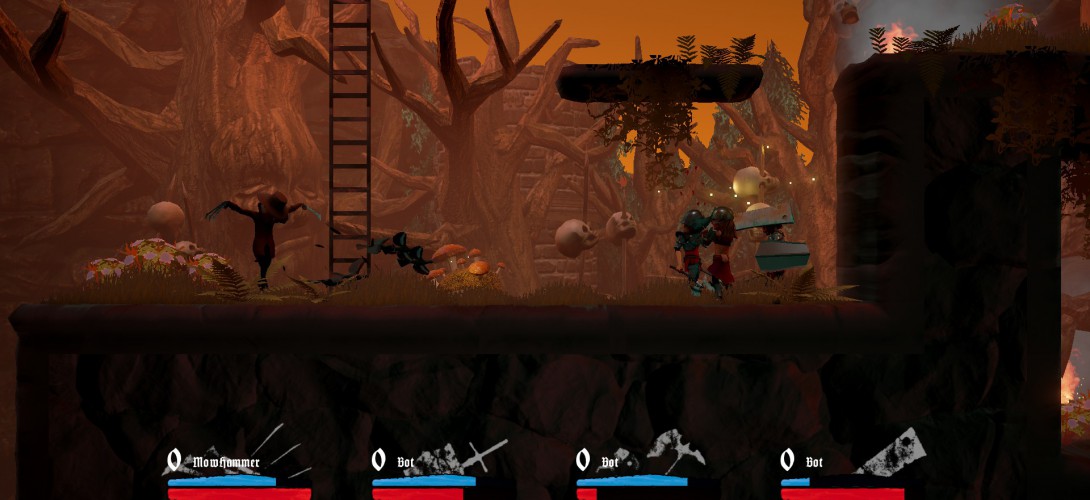1090x500 pixels.
Task: Click the bot's battle axe weapon icon
Action: (679, 450)
